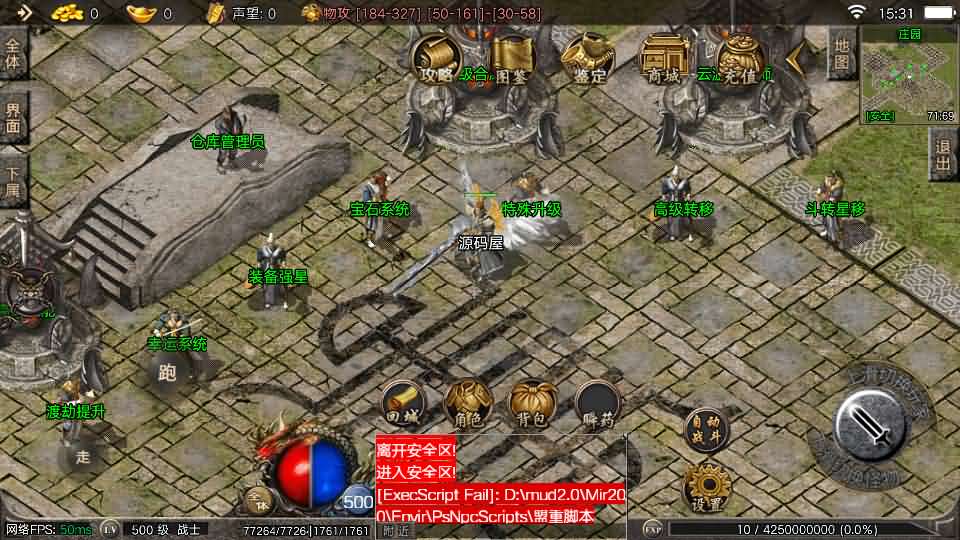Select the 鉴定 appraisal icon
Screen dimensions: 960x540
587,59
